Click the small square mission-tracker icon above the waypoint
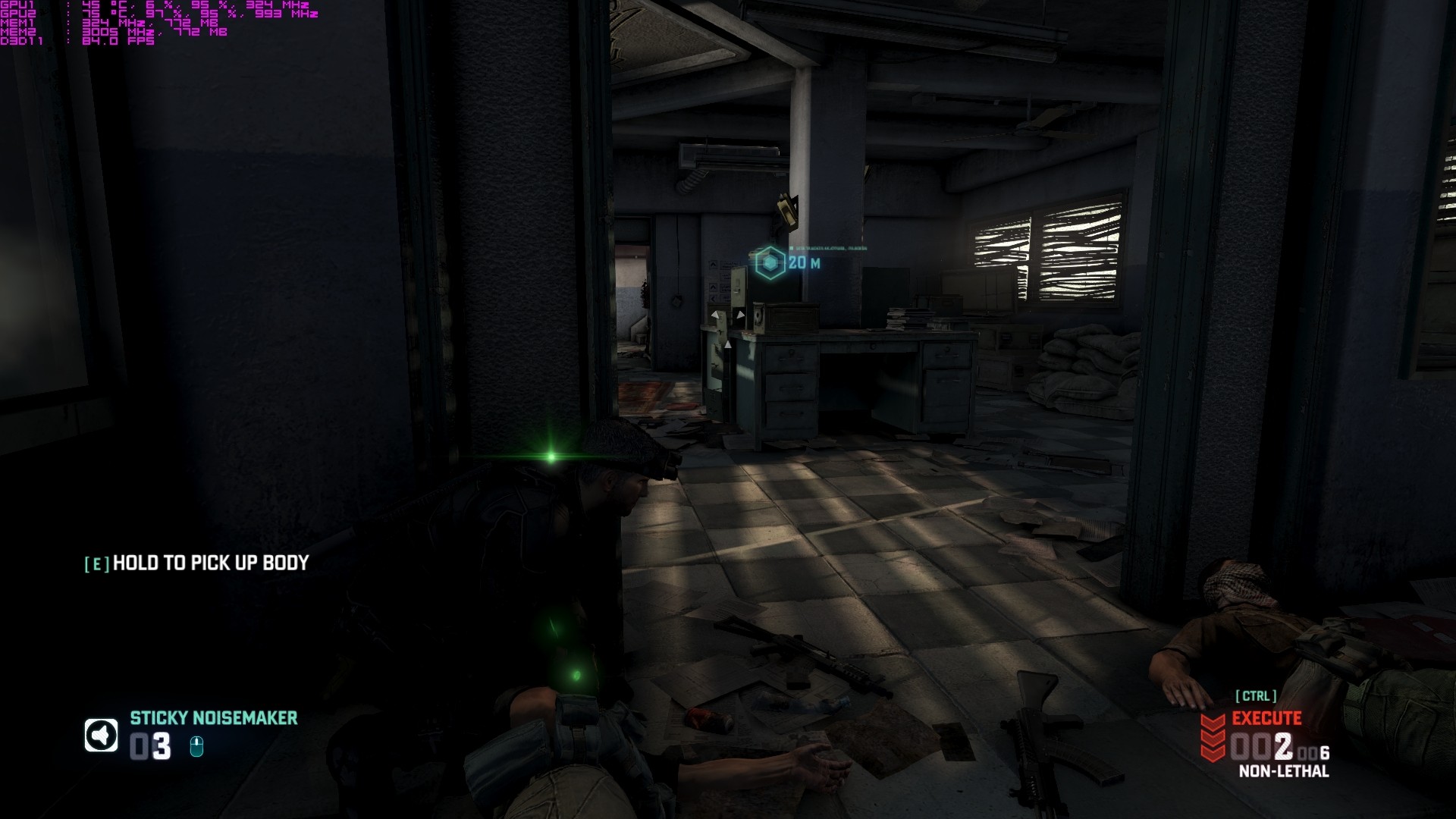Image resolution: width=1456 pixels, height=819 pixels. (789, 247)
